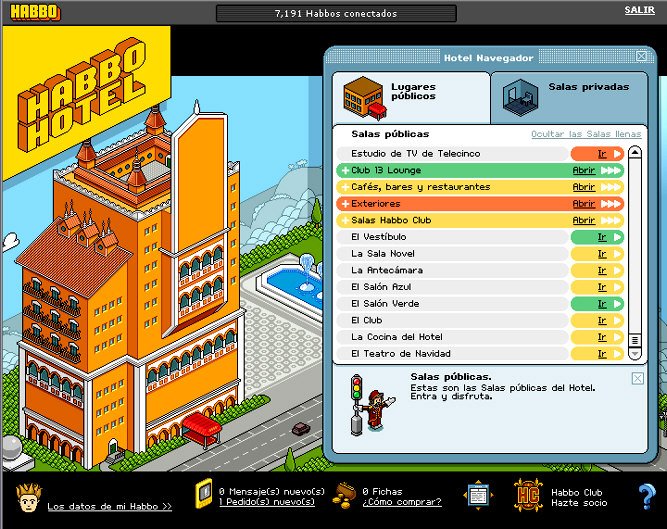Enter La Sala Novel
Viewport: 667px width, 529px height.
pos(602,254)
